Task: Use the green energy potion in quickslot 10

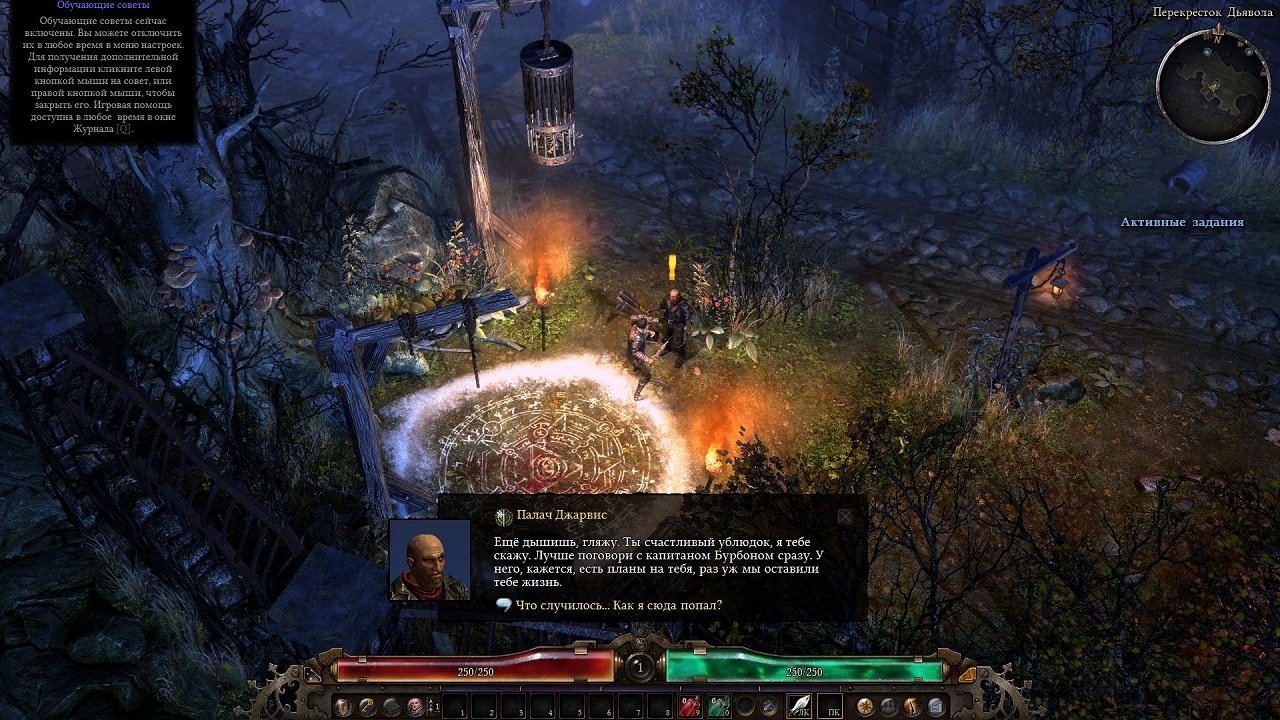Action: tap(719, 706)
